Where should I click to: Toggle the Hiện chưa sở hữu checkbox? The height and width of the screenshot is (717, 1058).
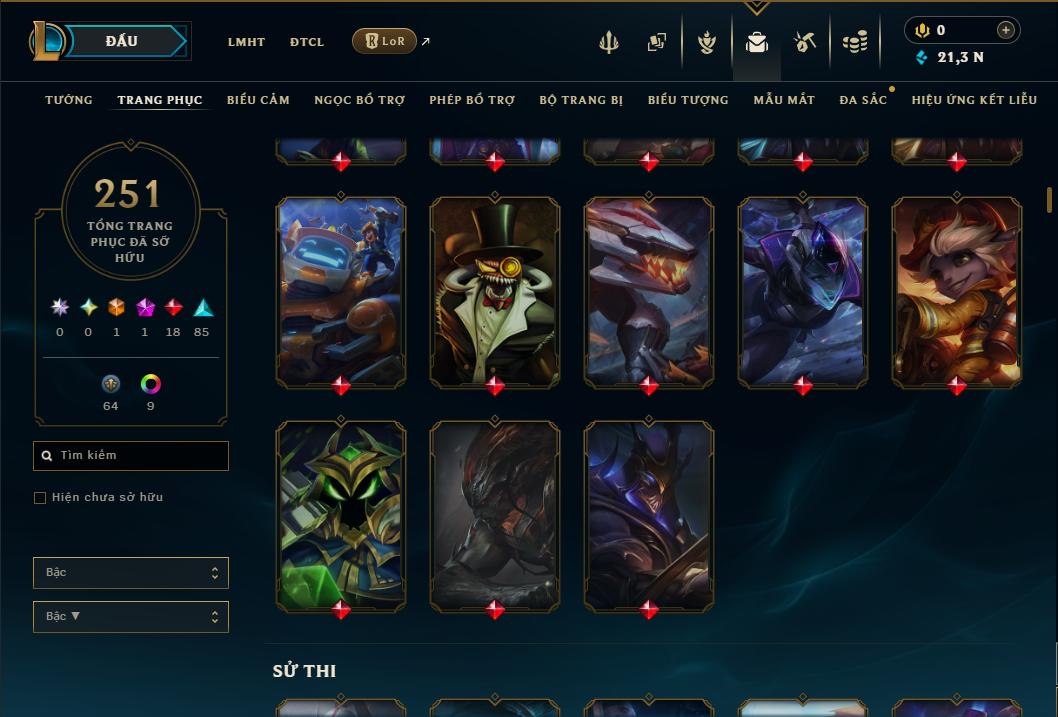pyautogui.click(x=40, y=498)
